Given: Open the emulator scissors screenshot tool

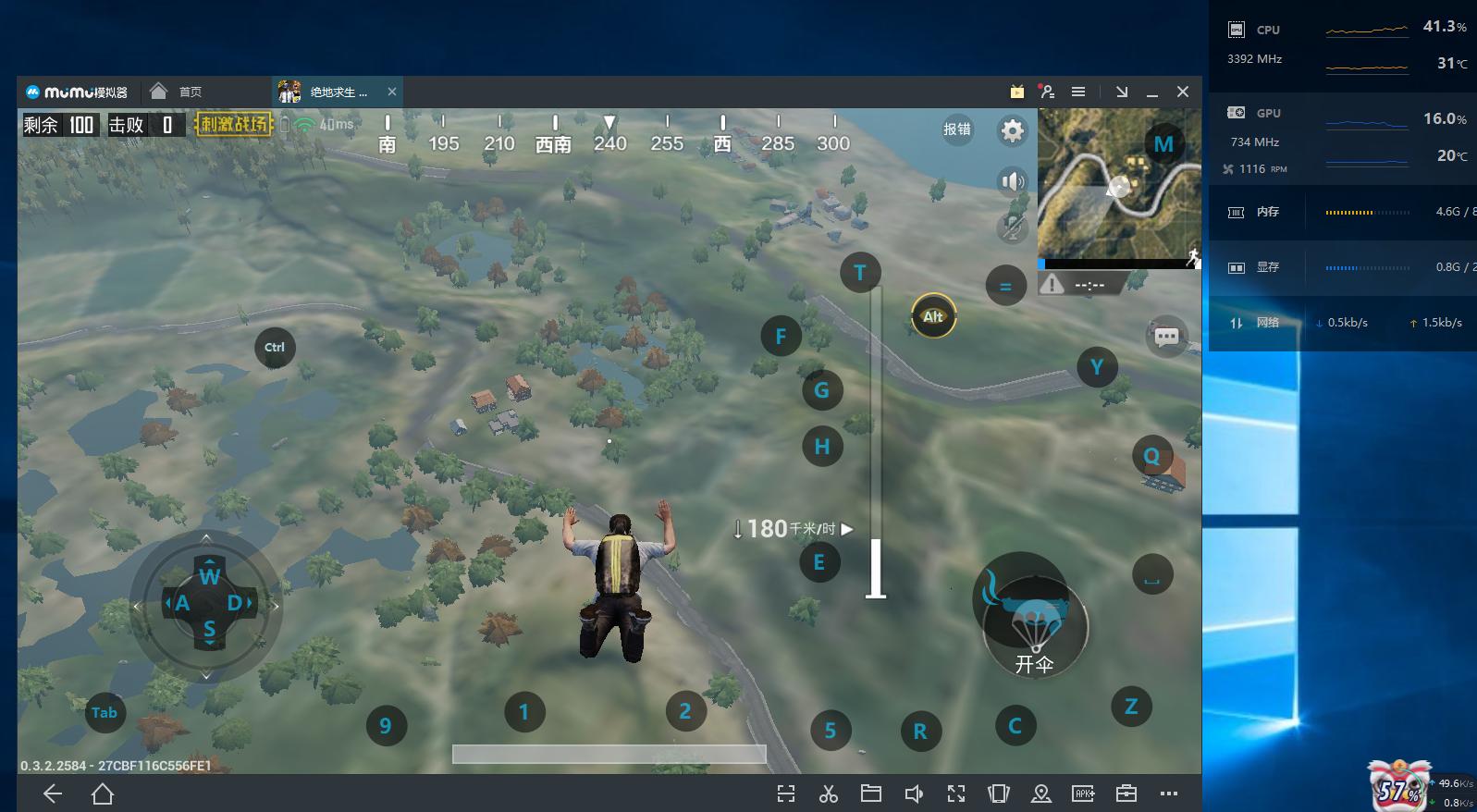Looking at the screenshot, I should [x=828, y=794].
